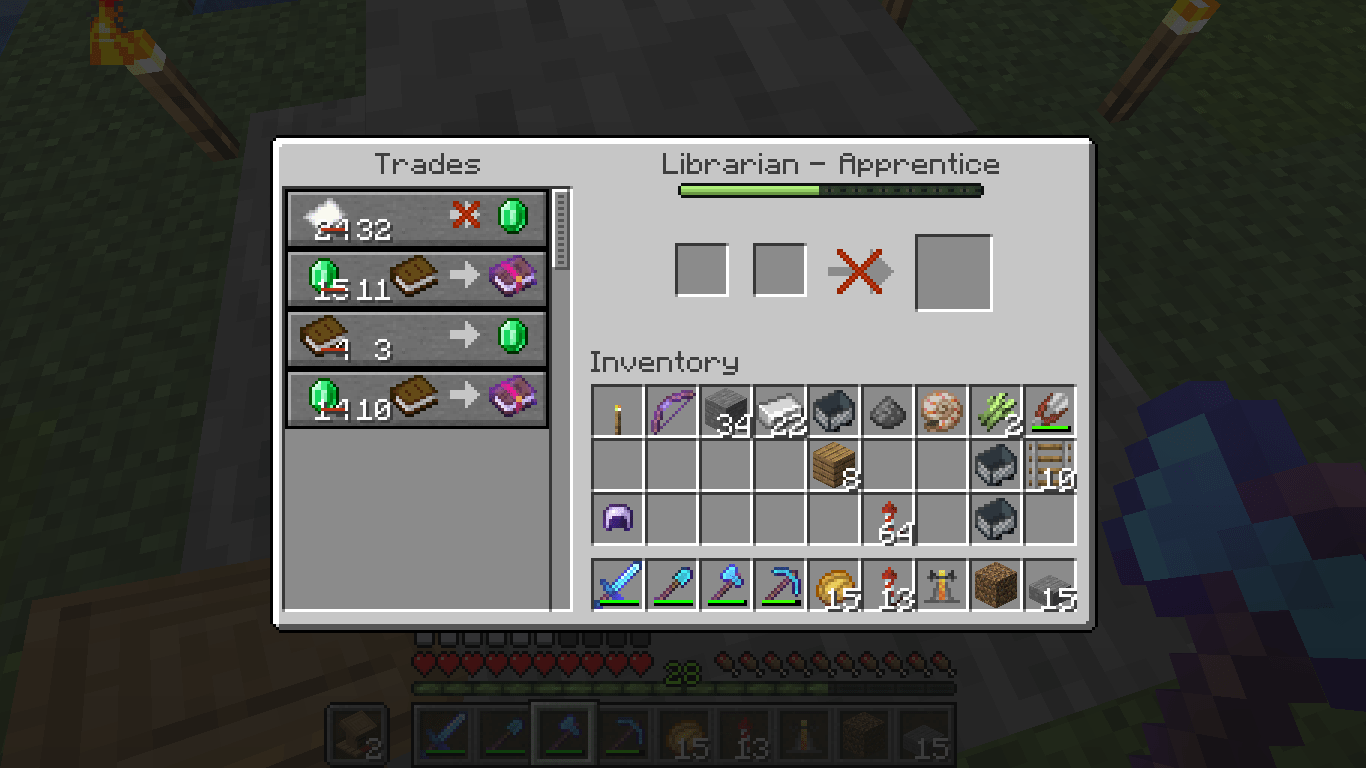Click the armor stand in the hotbar
Screen dimensions: 1366x768
(940, 583)
